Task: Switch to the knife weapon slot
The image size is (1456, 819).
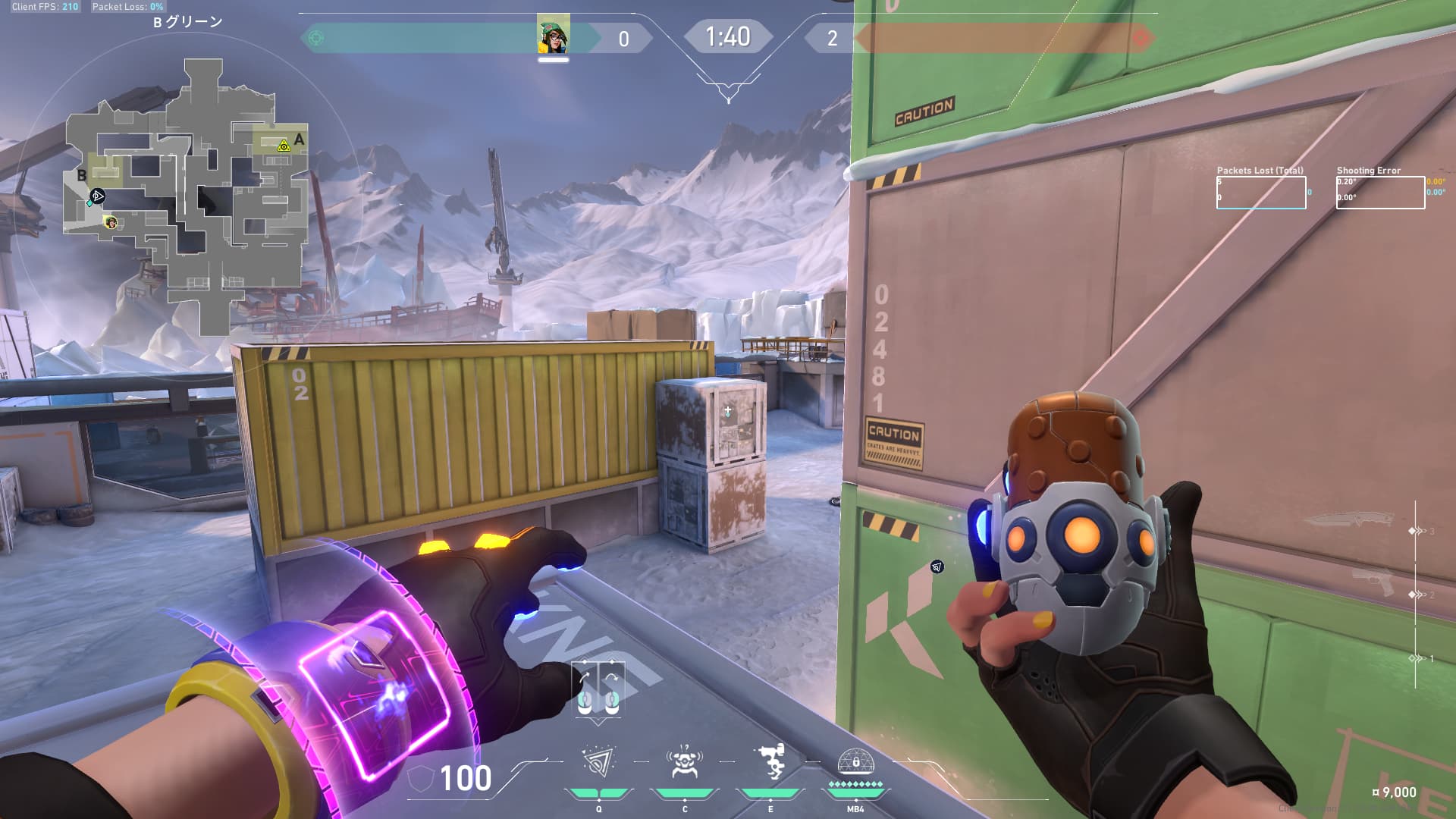Action: coord(1350,520)
